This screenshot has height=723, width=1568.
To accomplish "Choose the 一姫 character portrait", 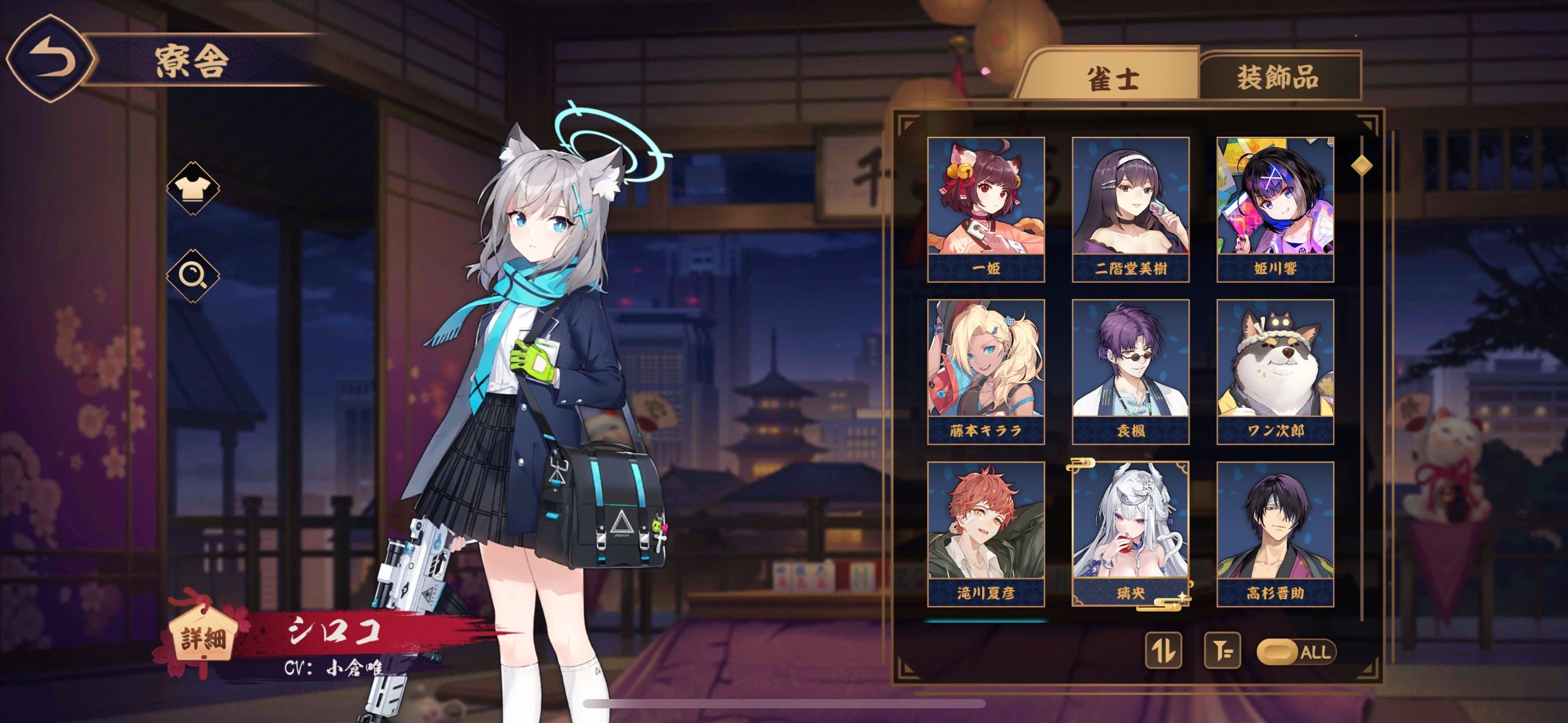I will click(x=986, y=209).
